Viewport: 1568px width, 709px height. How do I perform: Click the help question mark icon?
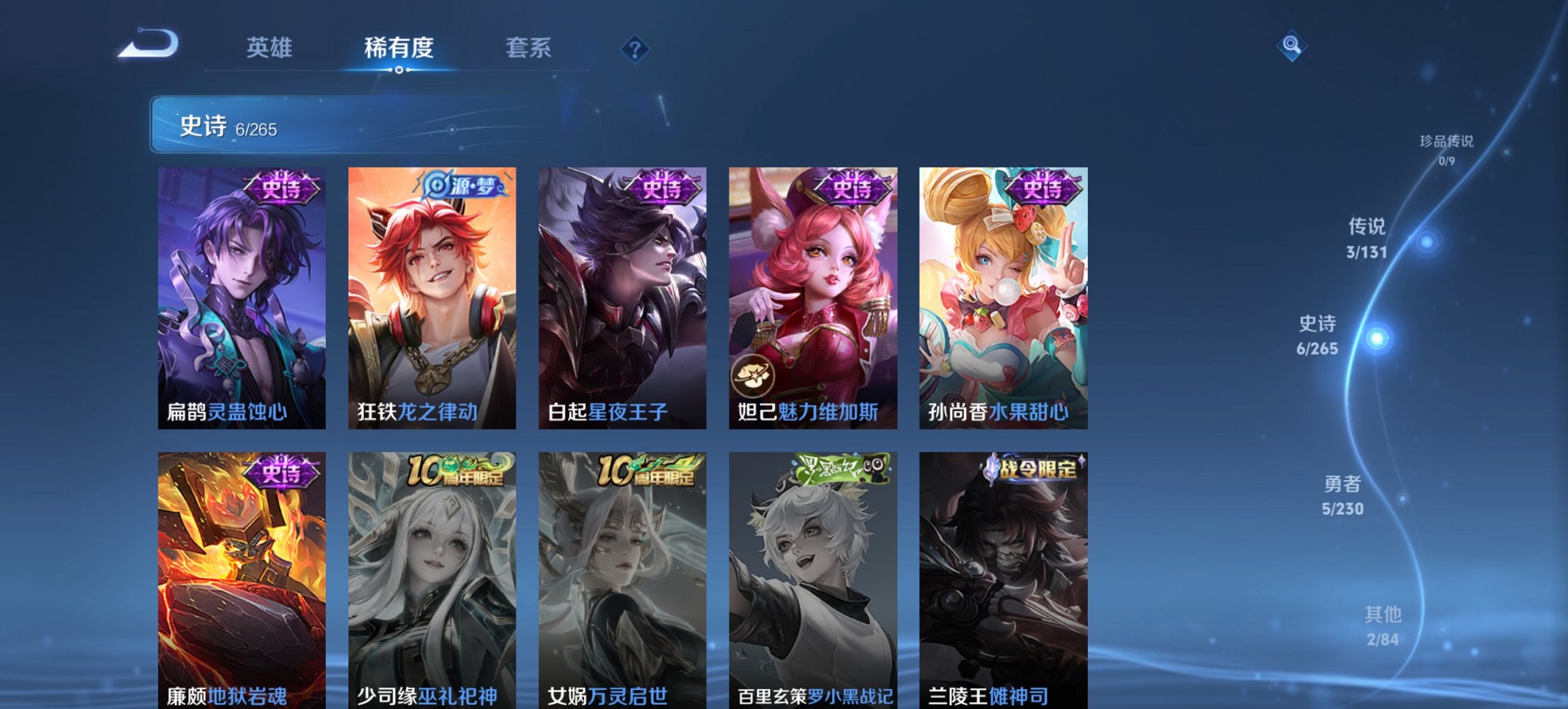click(x=634, y=48)
